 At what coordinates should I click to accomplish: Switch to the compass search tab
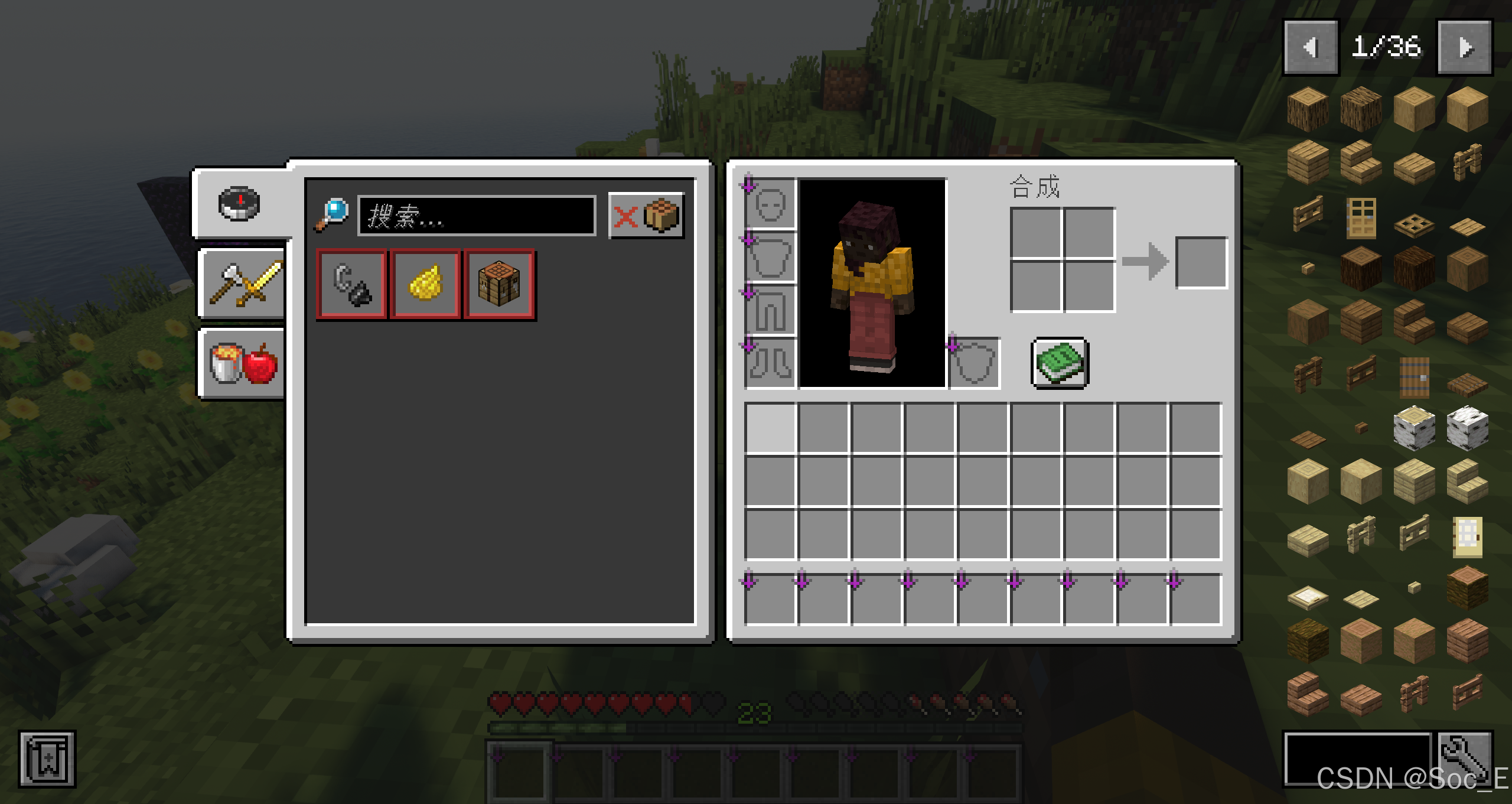point(239,204)
